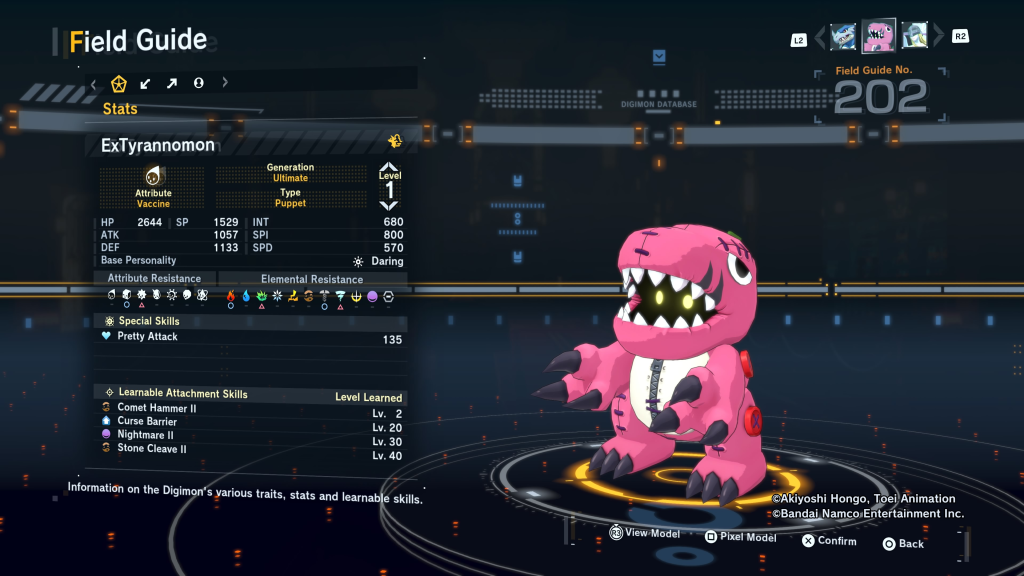Select the pentagon Stats tab
1024x576 pixels.
[119, 83]
